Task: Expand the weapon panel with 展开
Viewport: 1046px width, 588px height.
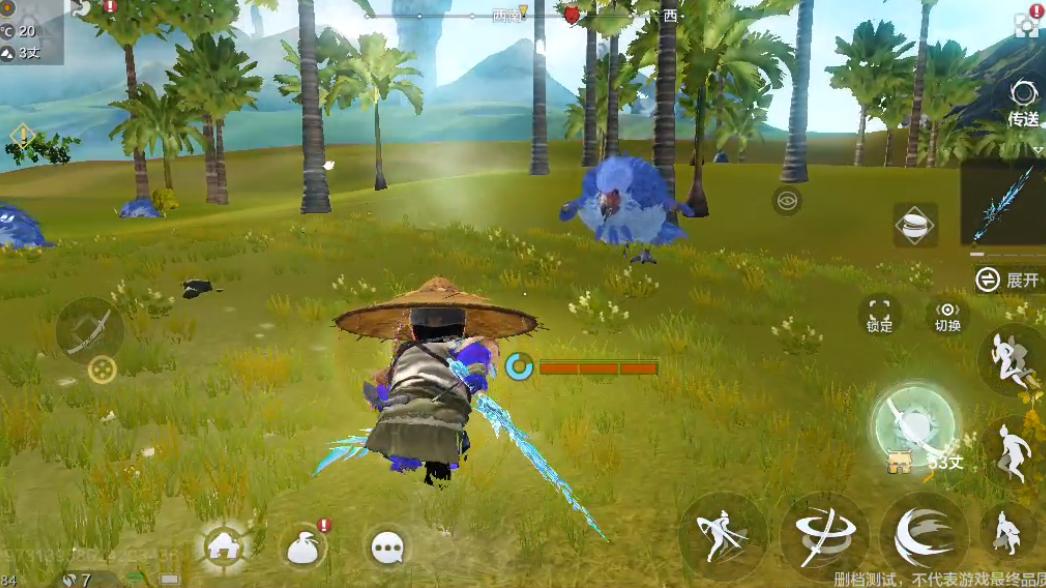Action: tap(1009, 280)
